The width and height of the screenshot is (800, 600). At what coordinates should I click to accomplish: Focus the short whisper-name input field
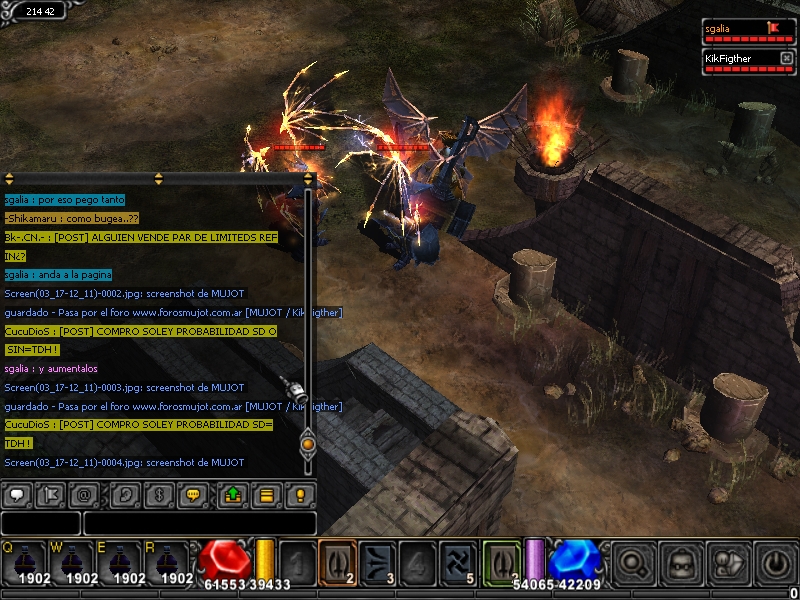pos(40,523)
